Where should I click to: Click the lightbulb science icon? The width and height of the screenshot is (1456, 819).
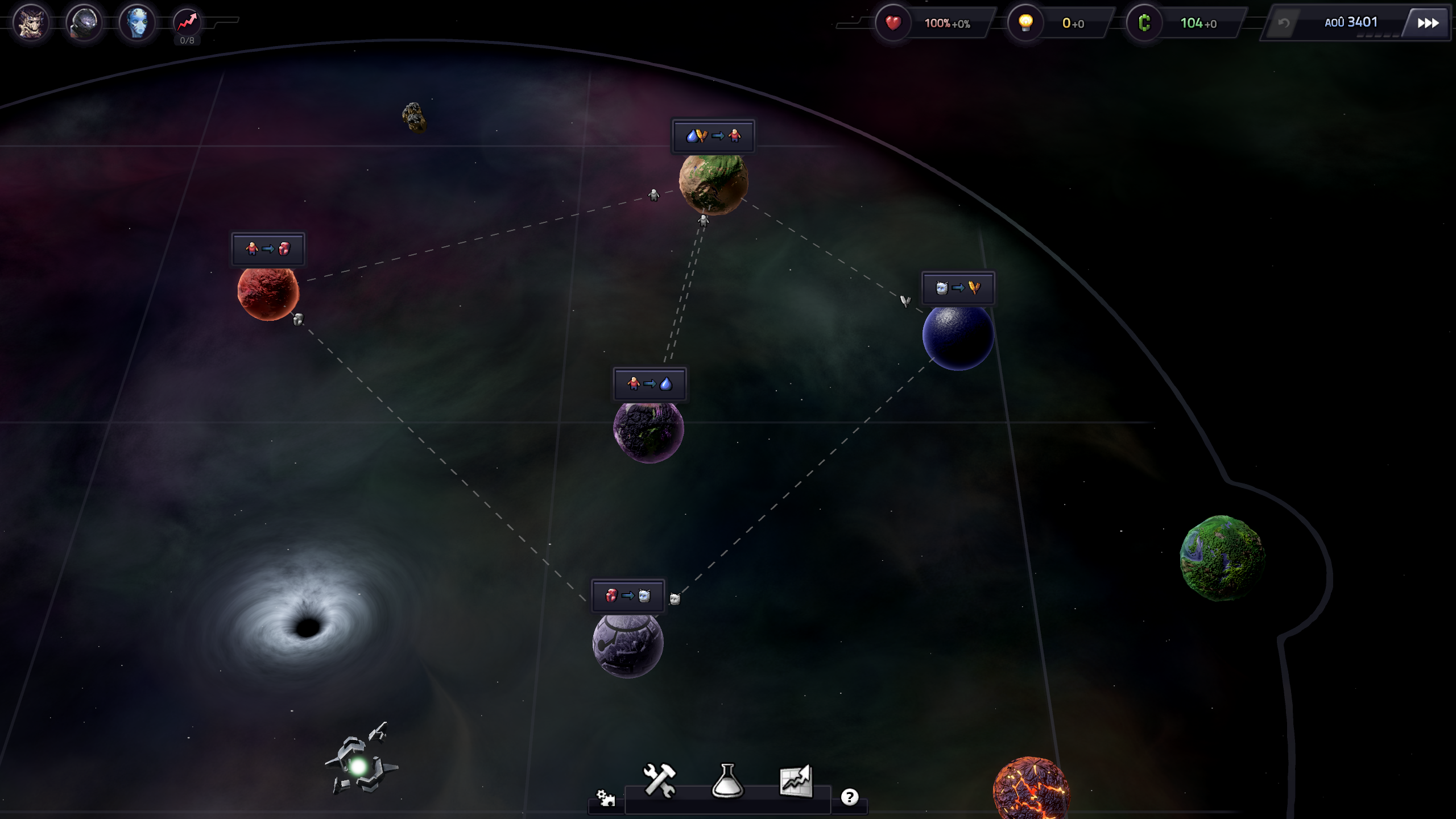coord(1025,23)
